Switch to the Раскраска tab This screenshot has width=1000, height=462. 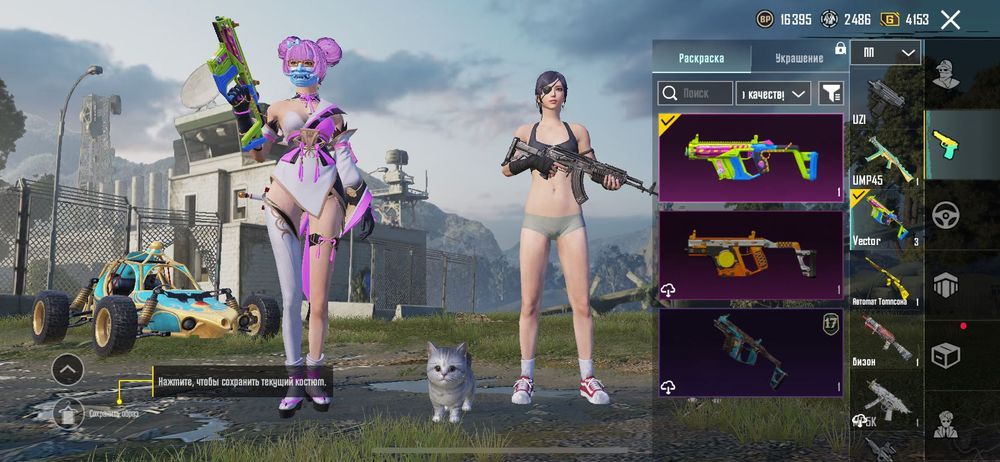point(700,57)
